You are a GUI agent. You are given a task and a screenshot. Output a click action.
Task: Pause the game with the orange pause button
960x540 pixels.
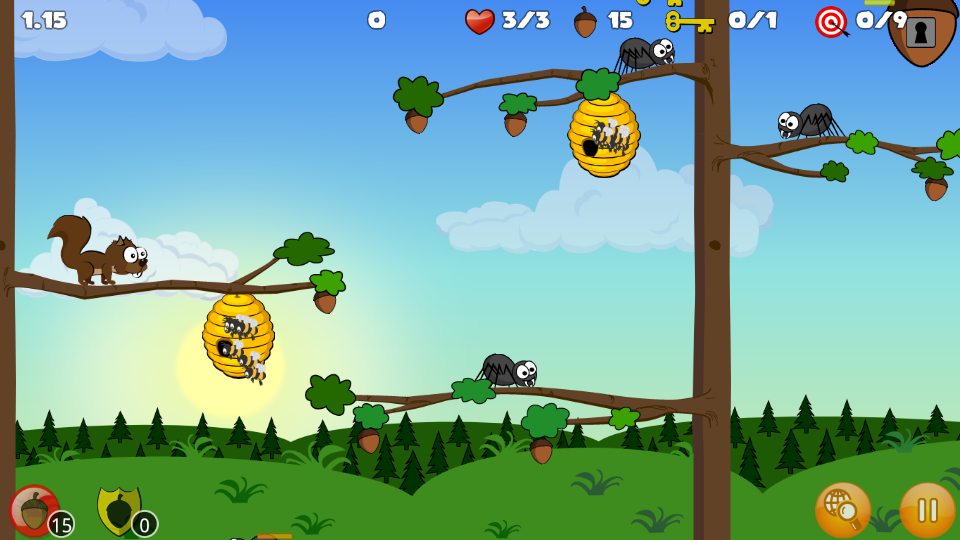click(x=927, y=510)
